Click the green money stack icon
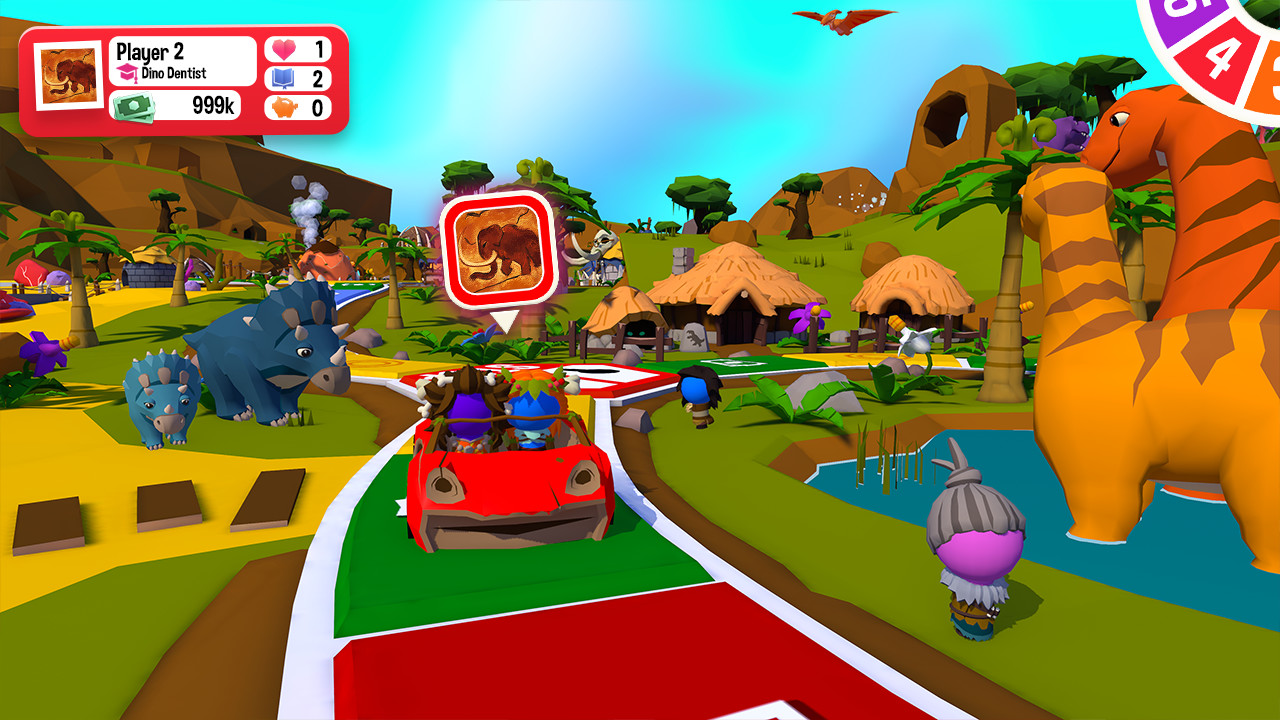Screen dimensions: 1280x720 point(133,106)
